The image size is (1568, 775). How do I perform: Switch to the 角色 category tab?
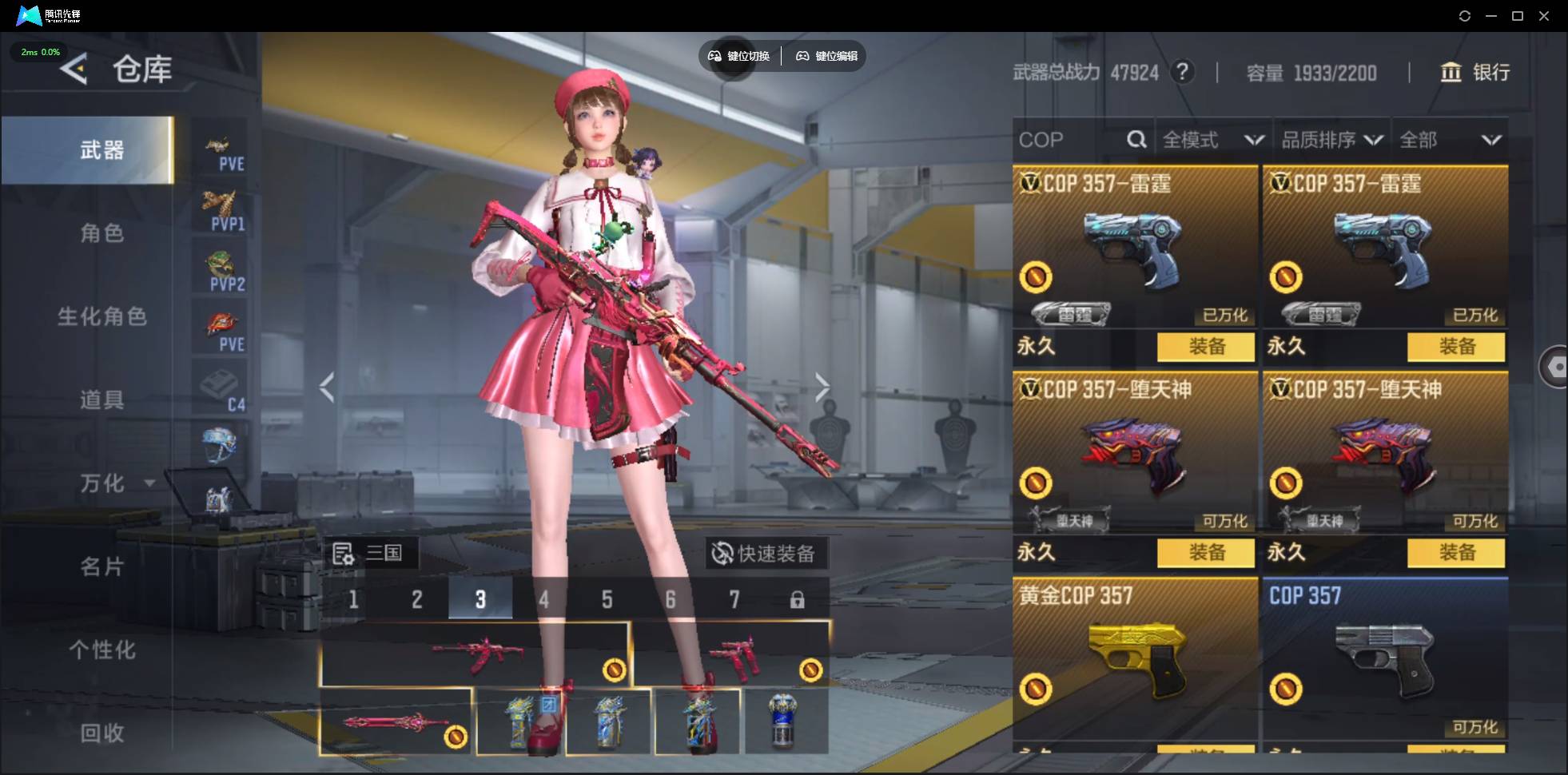pos(101,233)
